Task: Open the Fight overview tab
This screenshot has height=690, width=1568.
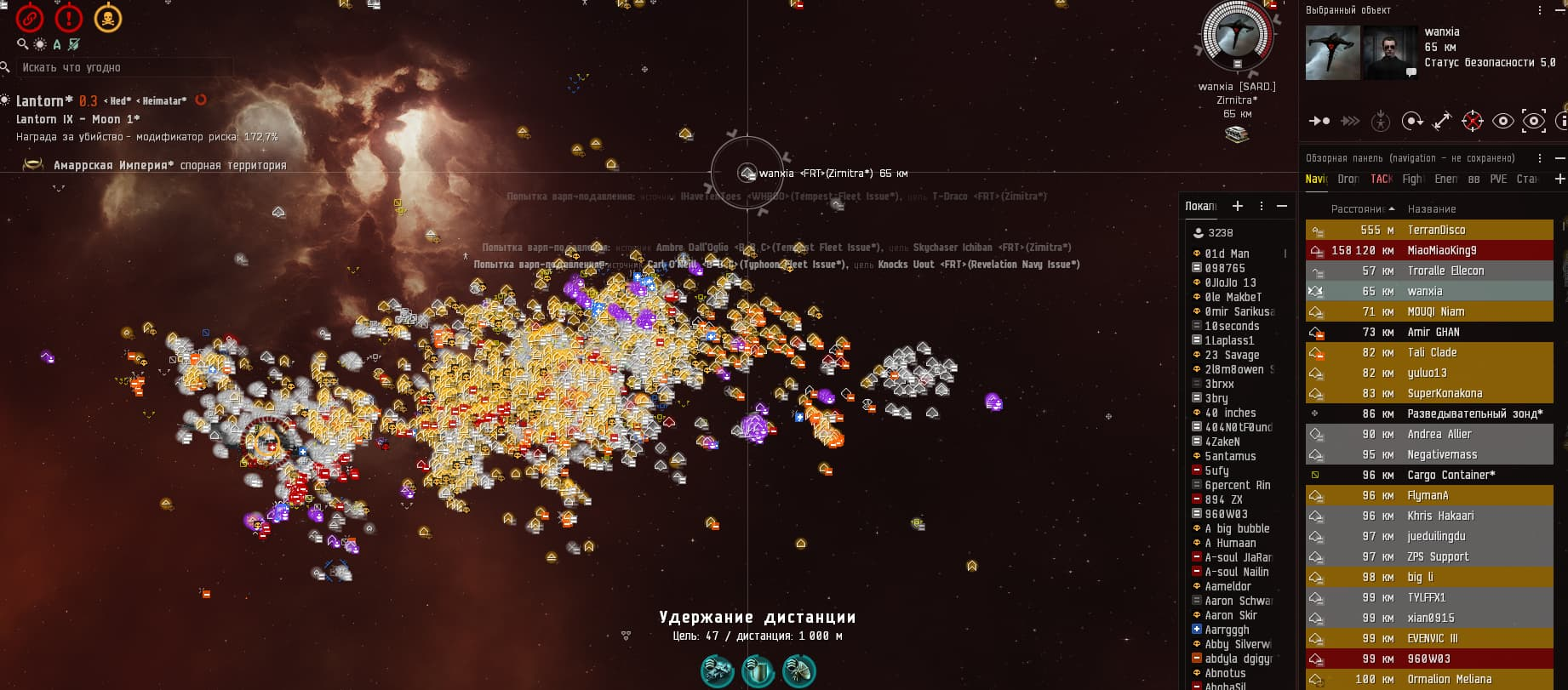Action: click(x=1411, y=179)
